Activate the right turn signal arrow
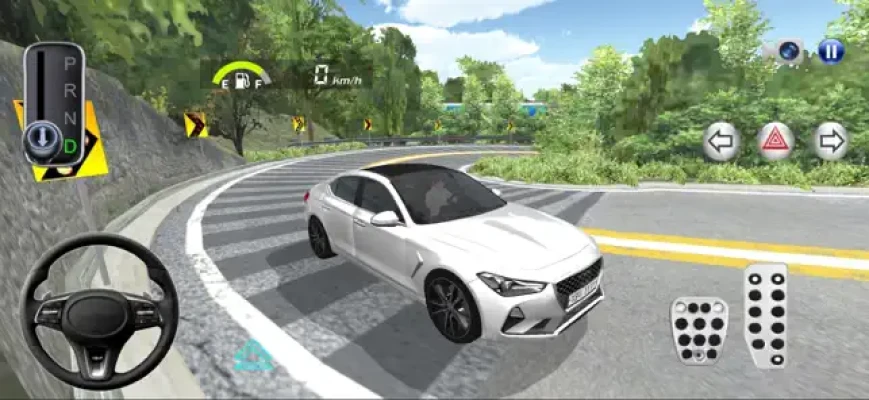869x400 pixels. click(x=830, y=141)
